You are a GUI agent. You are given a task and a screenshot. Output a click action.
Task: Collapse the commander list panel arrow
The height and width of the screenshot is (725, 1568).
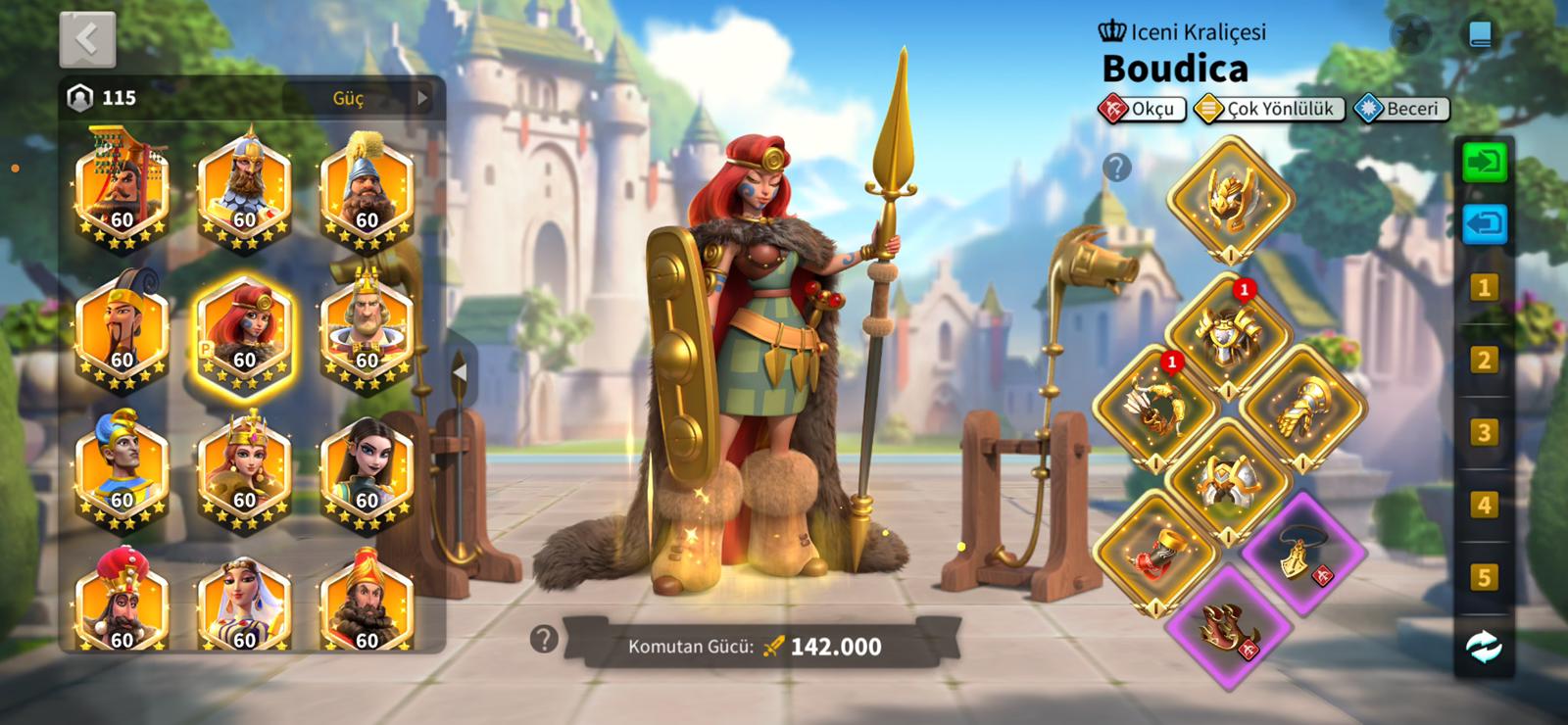[x=460, y=373]
